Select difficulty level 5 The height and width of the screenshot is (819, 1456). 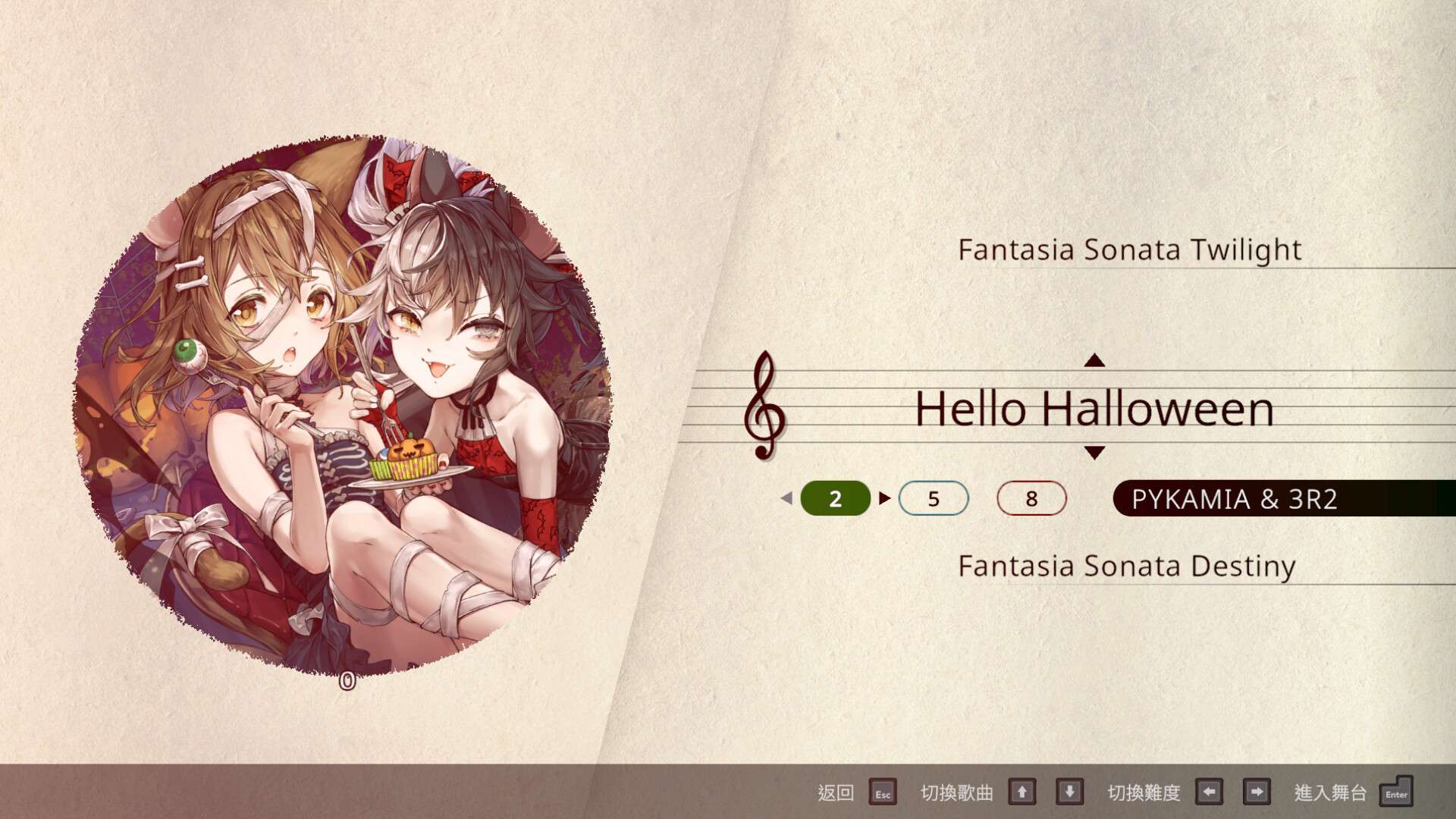click(x=934, y=499)
